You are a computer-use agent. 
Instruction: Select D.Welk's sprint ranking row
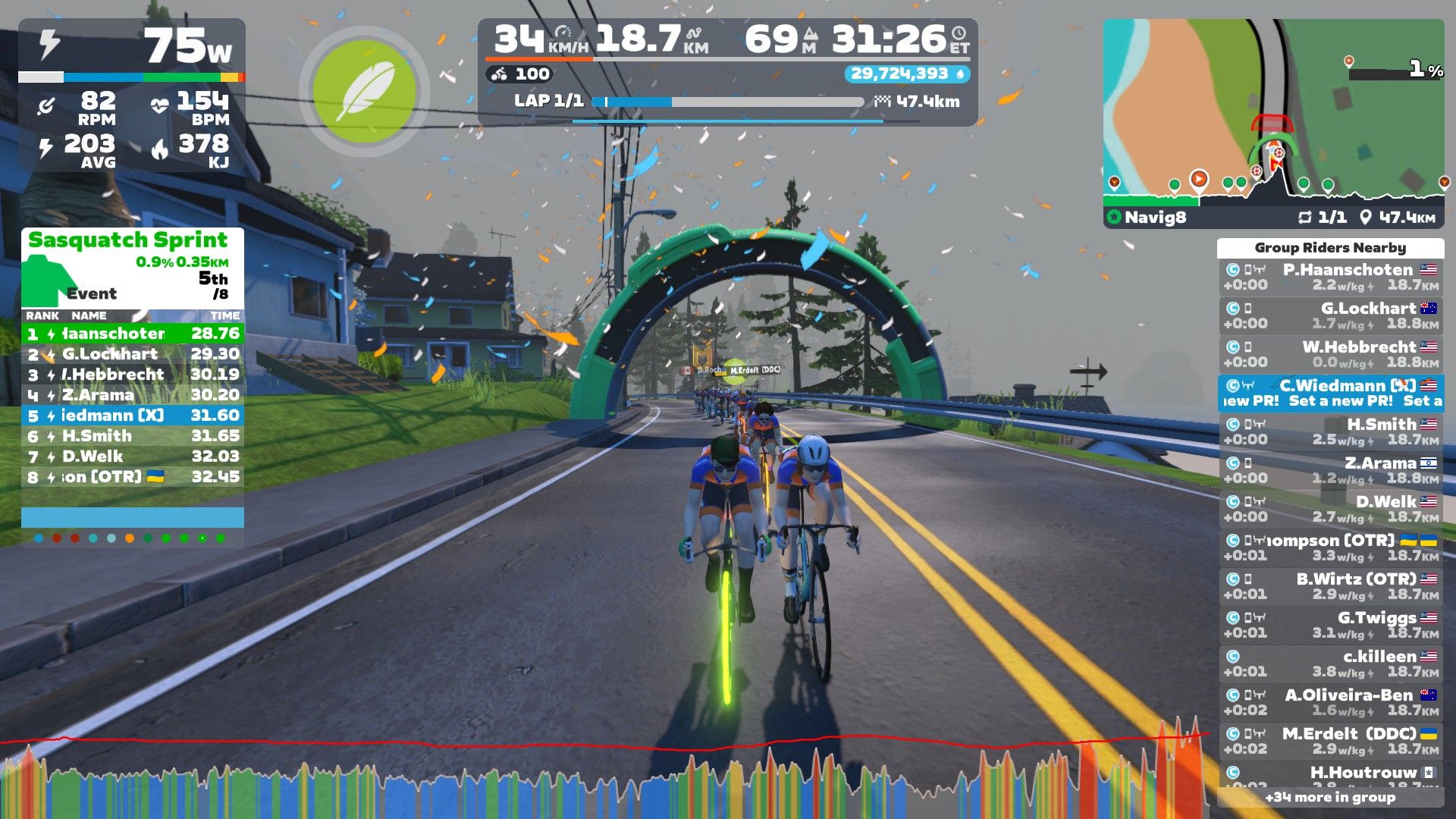pos(132,457)
